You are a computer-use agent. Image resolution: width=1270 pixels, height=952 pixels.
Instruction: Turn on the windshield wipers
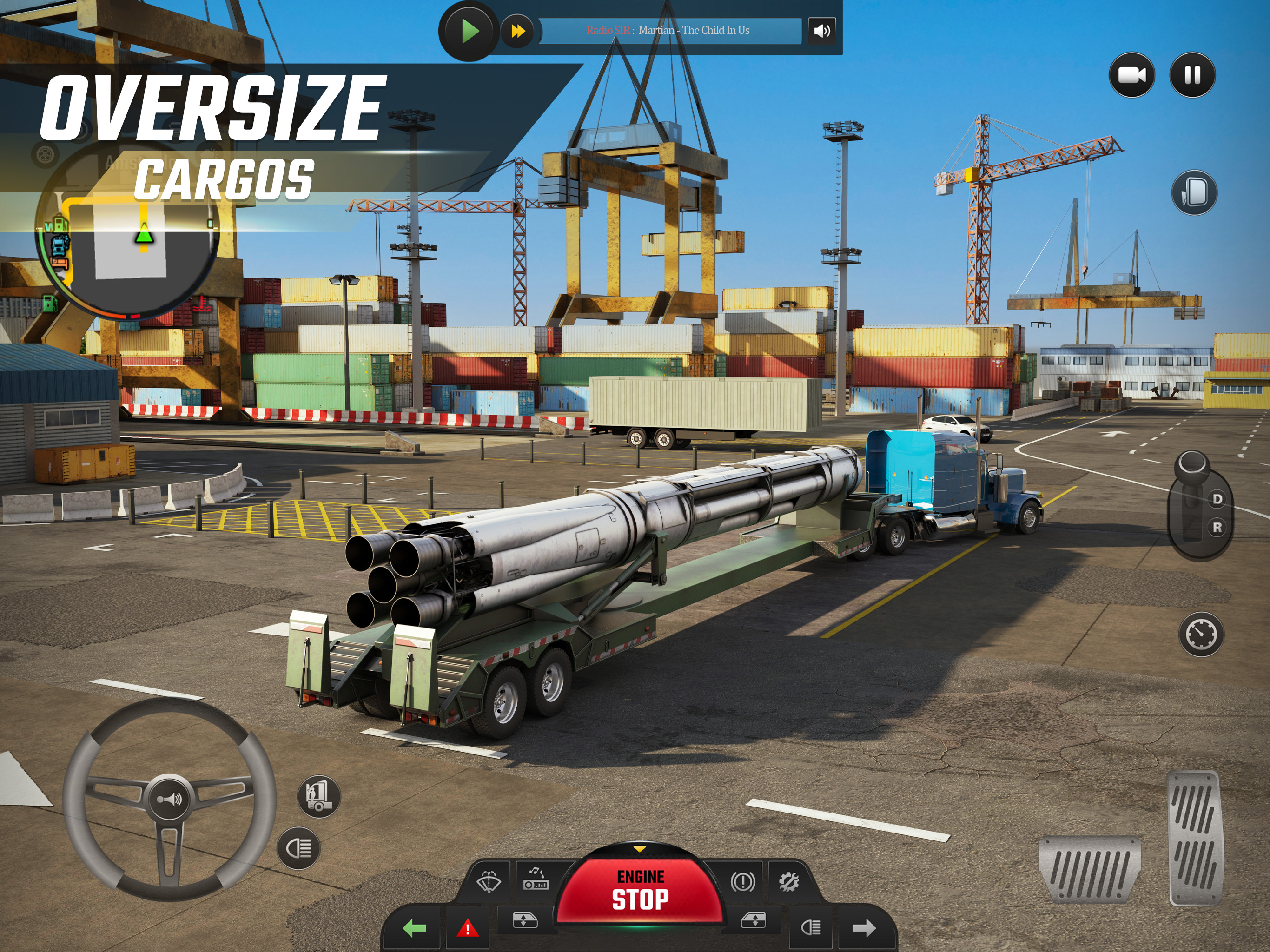tap(489, 881)
